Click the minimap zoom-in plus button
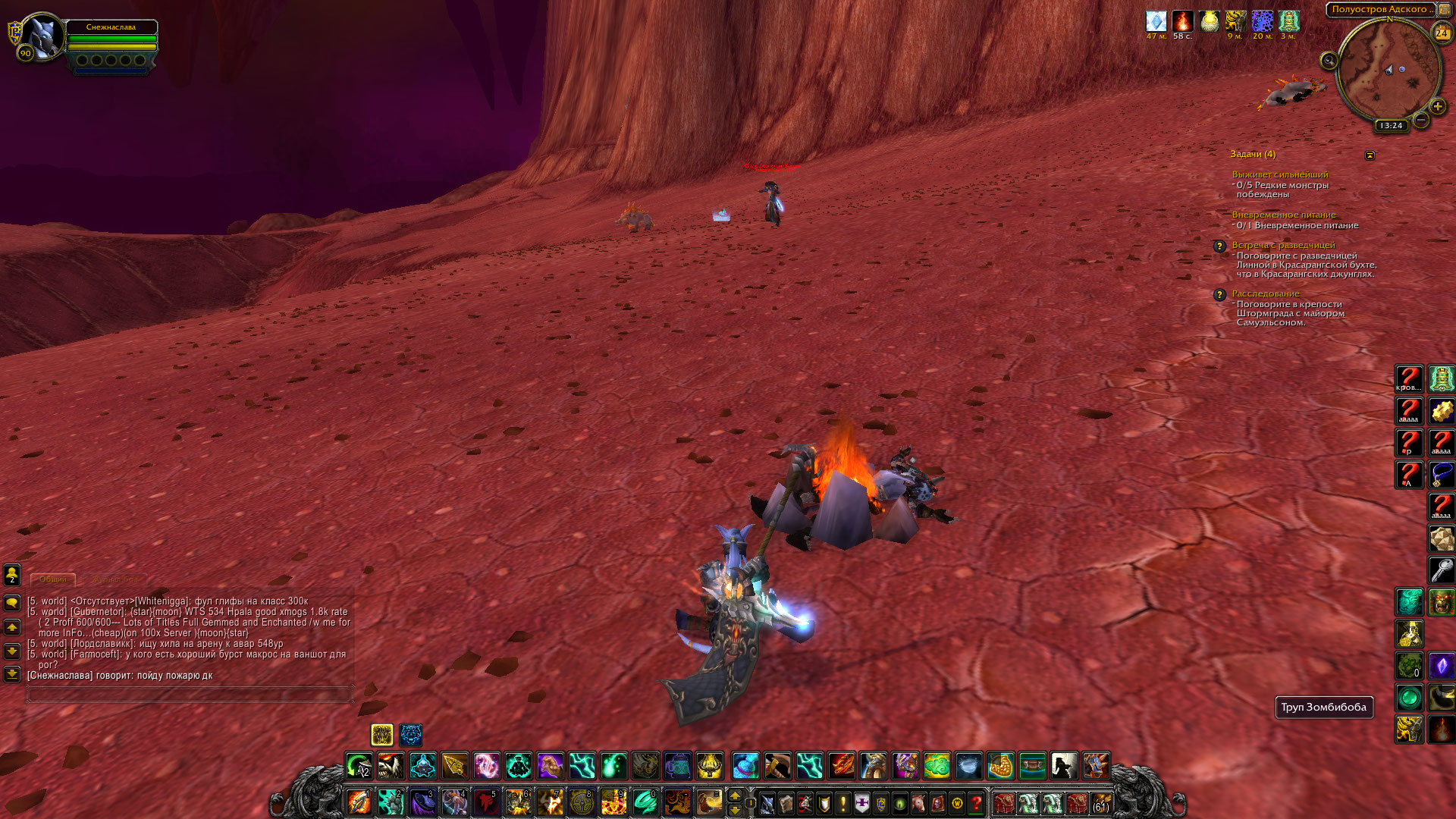 point(1437,107)
